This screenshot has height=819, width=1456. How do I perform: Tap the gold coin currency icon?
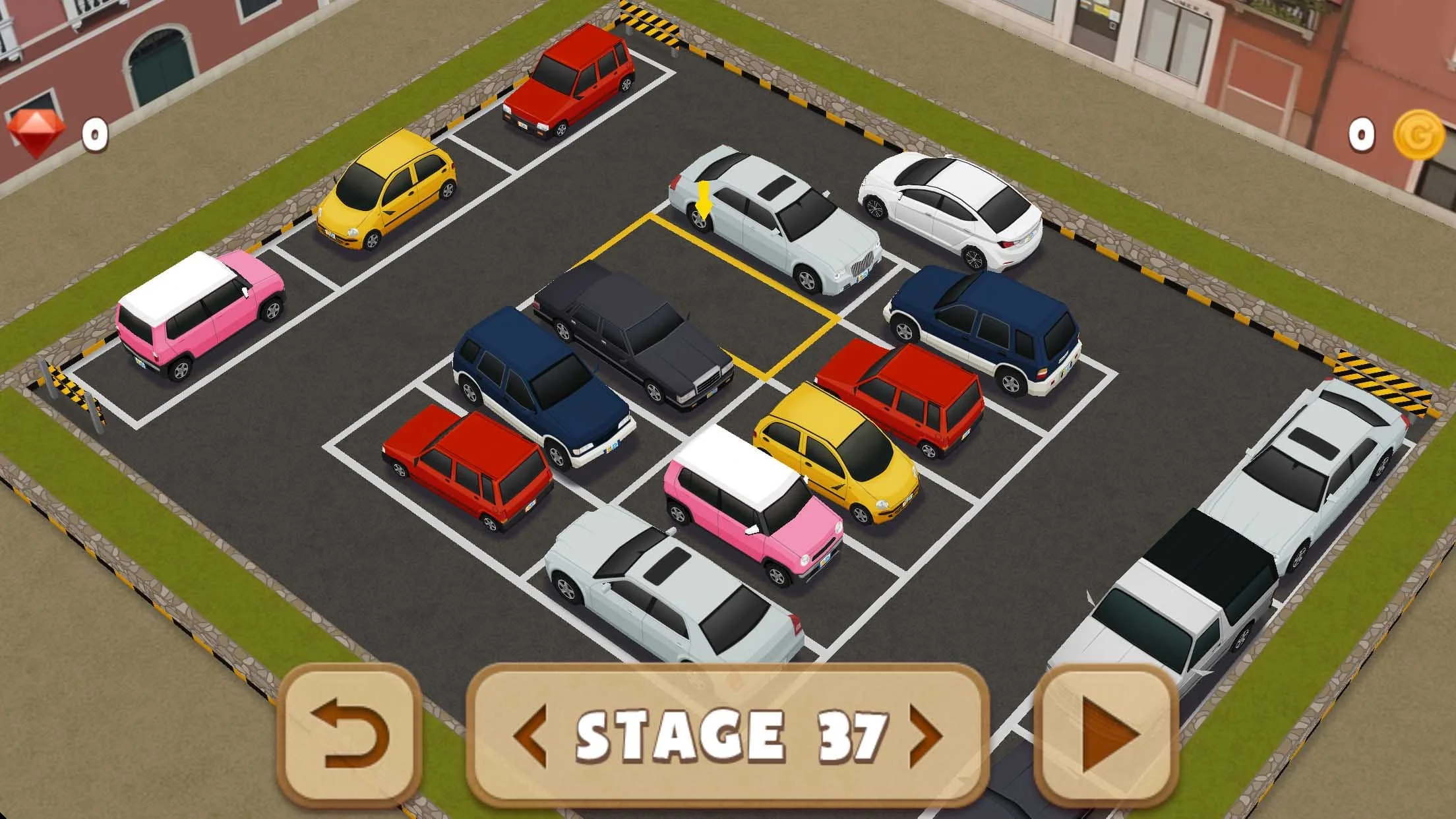point(1419,134)
